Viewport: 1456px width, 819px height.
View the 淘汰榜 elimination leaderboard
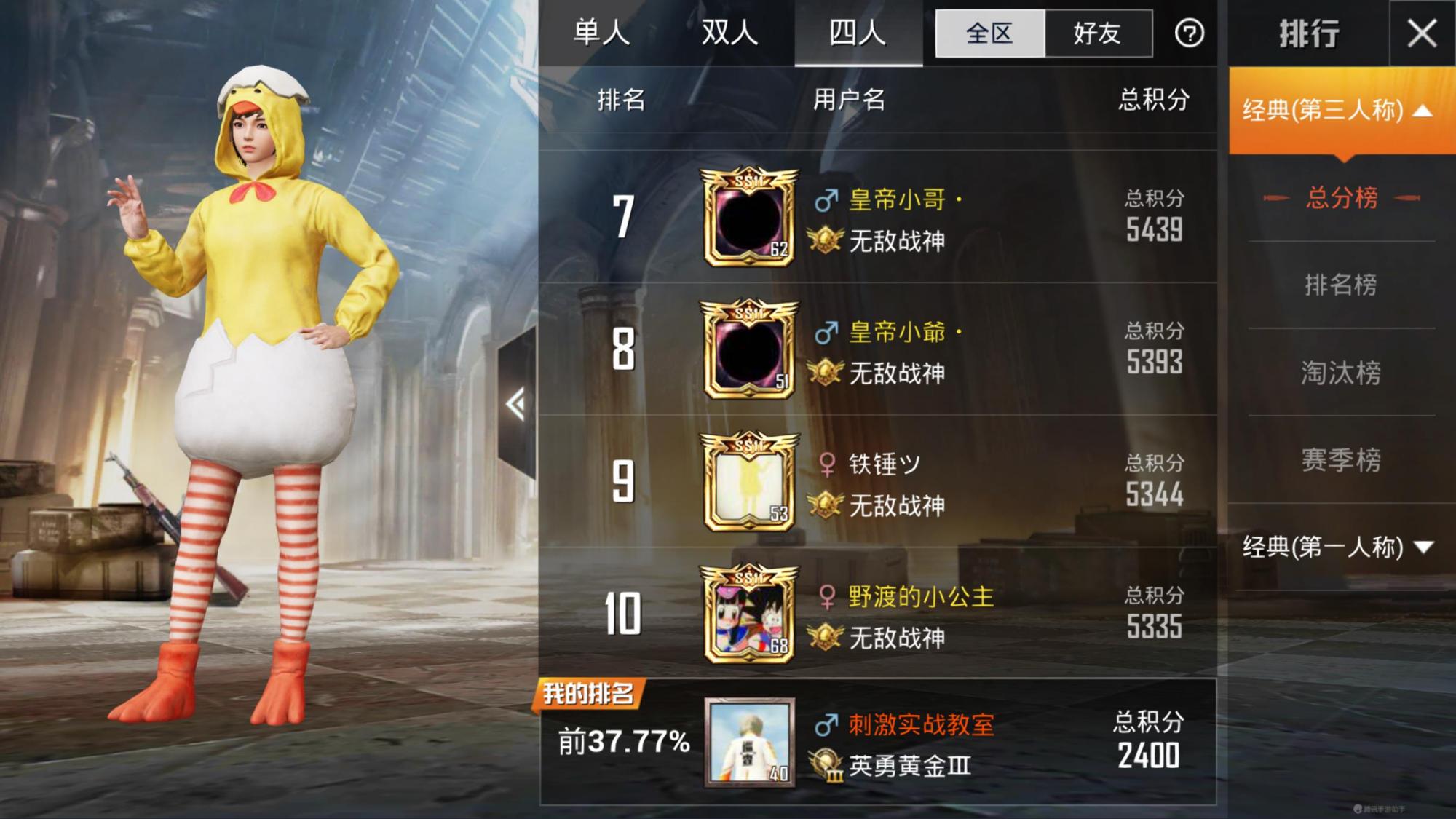point(1340,373)
